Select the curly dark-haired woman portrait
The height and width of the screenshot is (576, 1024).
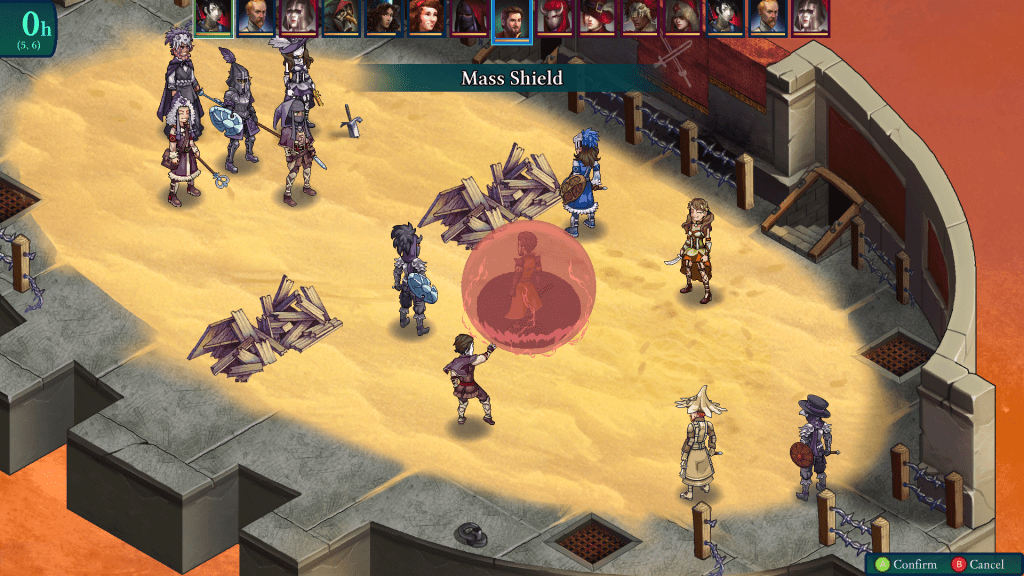(382, 18)
